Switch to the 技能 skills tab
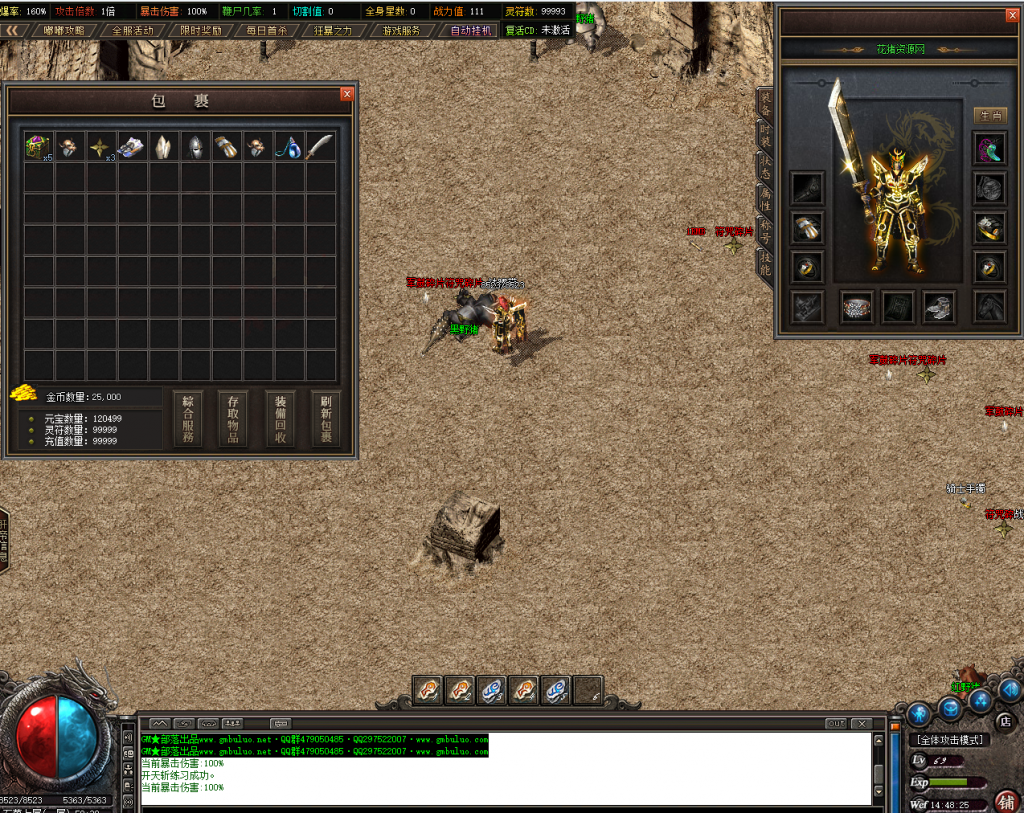Screen dimensions: 1024x813 (765, 264)
